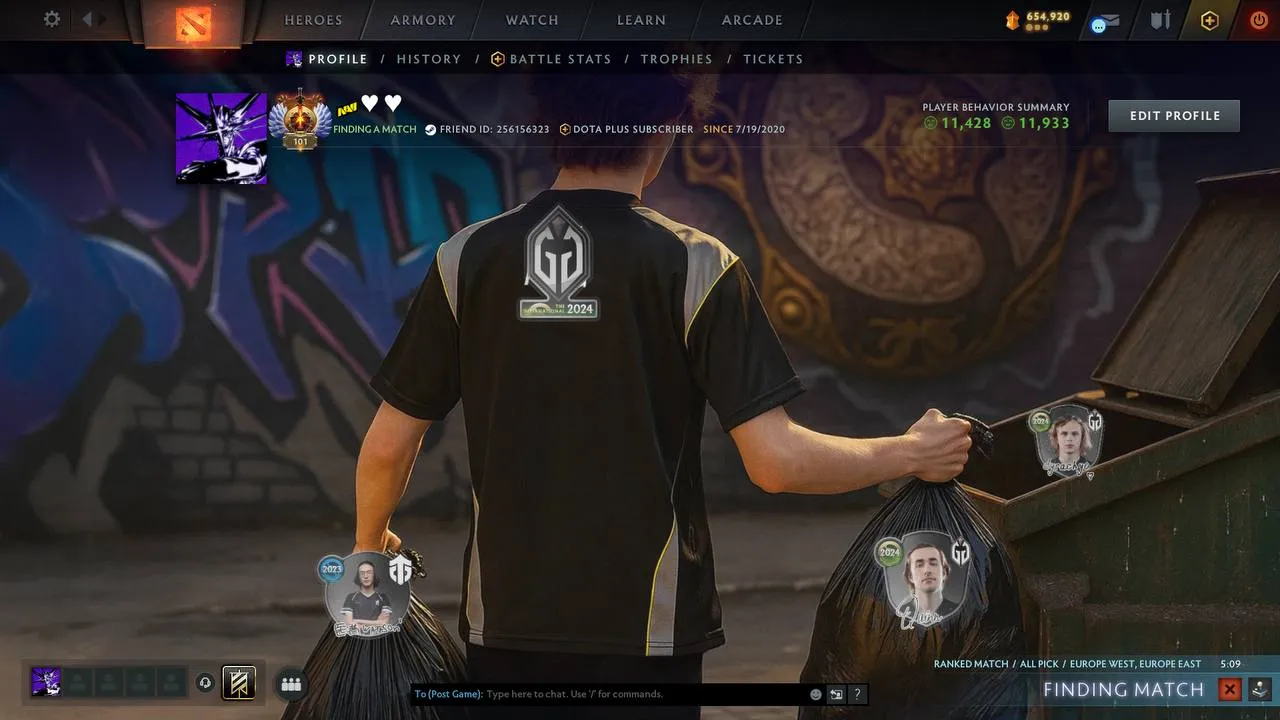Click the Dota 2 logo home button
1280x720 pixels.
tap(193, 22)
